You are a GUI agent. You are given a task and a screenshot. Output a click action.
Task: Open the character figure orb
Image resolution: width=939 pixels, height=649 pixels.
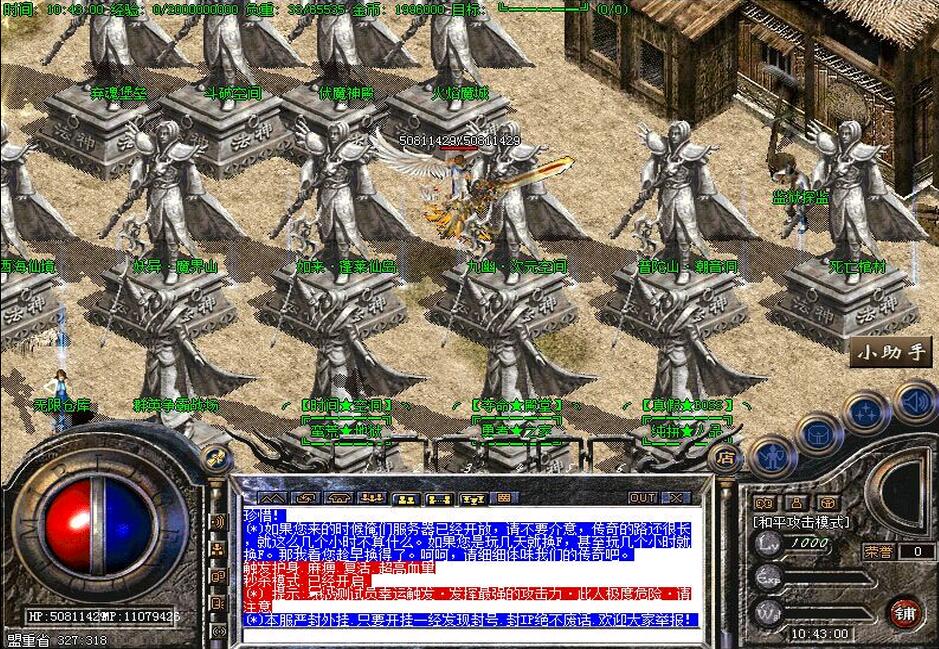point(771,457)
